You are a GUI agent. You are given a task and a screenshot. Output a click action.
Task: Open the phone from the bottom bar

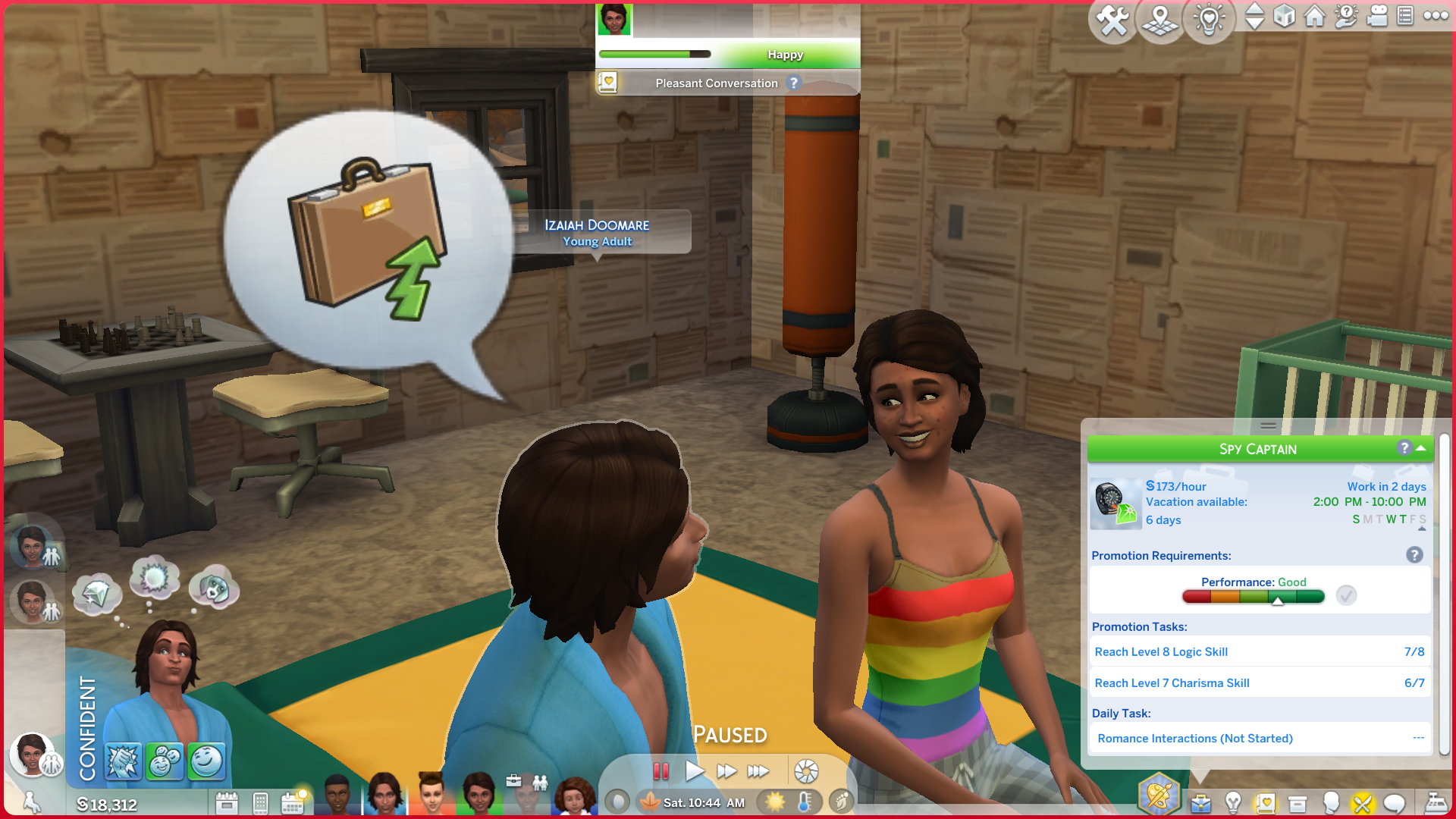(x=260, y=803)
